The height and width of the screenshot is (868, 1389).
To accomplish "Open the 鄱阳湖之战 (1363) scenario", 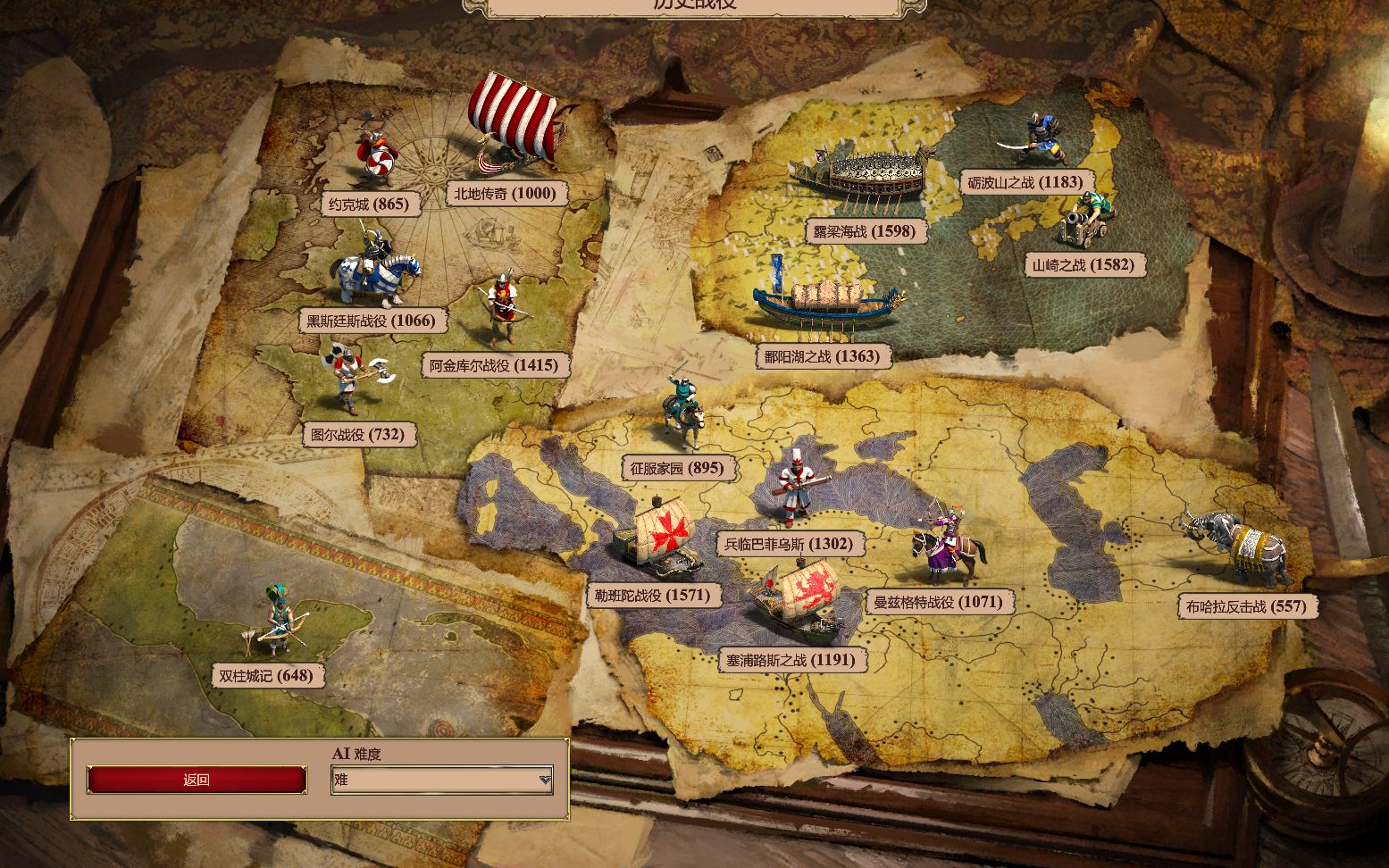I will (822, 356).
